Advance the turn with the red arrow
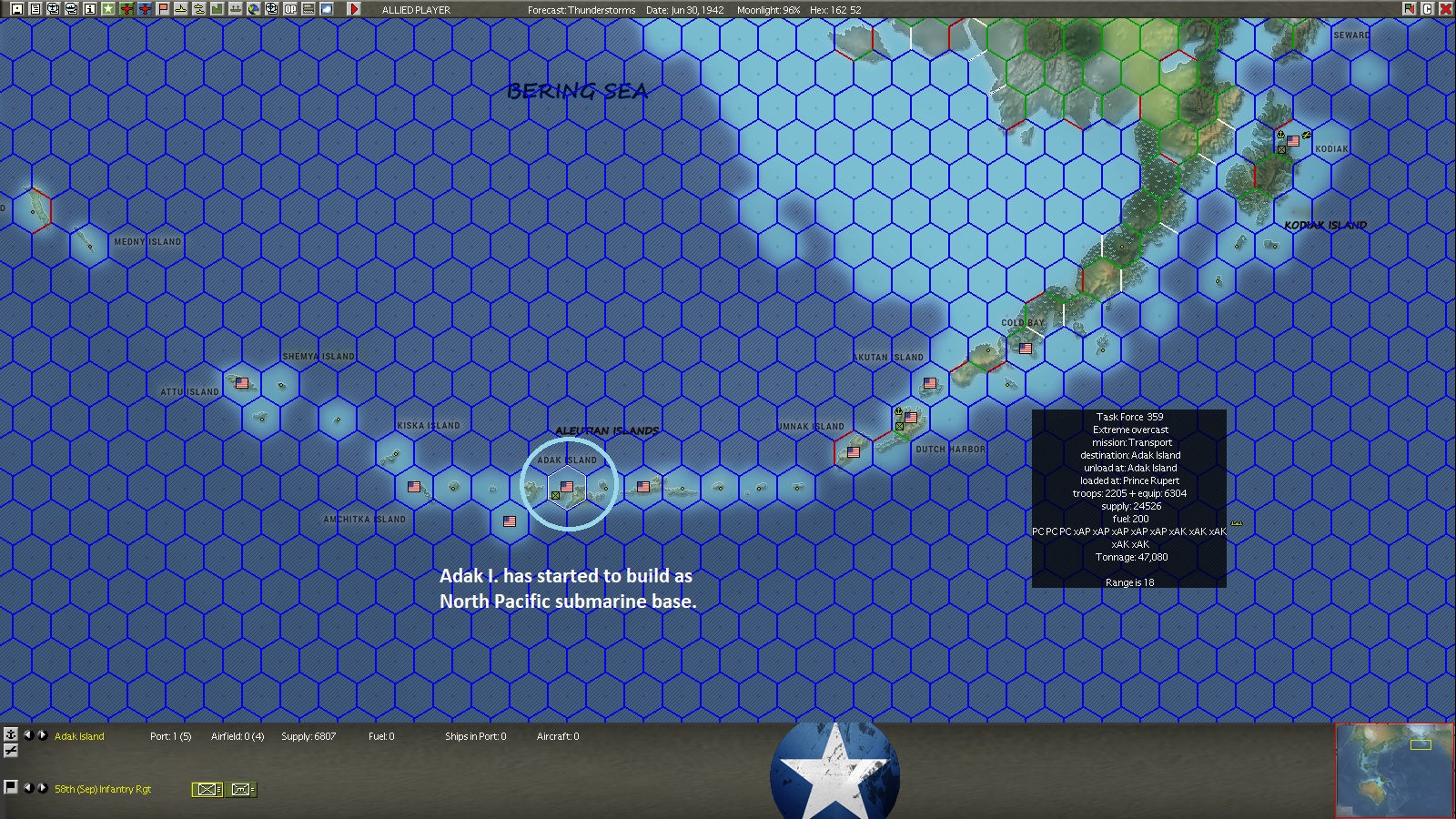The width and height of the screenshot is (1456, 819). coord(355,9)
